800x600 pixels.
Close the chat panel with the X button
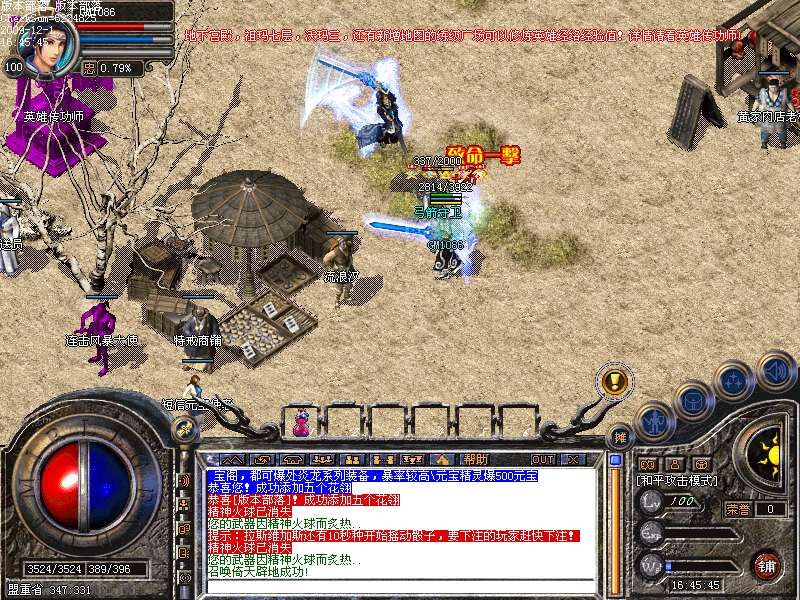[573, 459]
